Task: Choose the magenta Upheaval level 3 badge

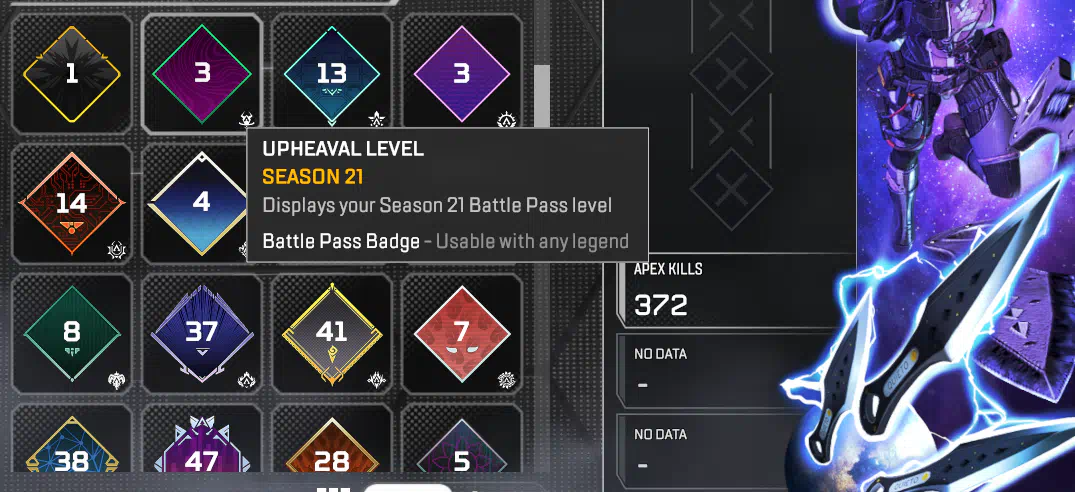Action: pos(202,74)
